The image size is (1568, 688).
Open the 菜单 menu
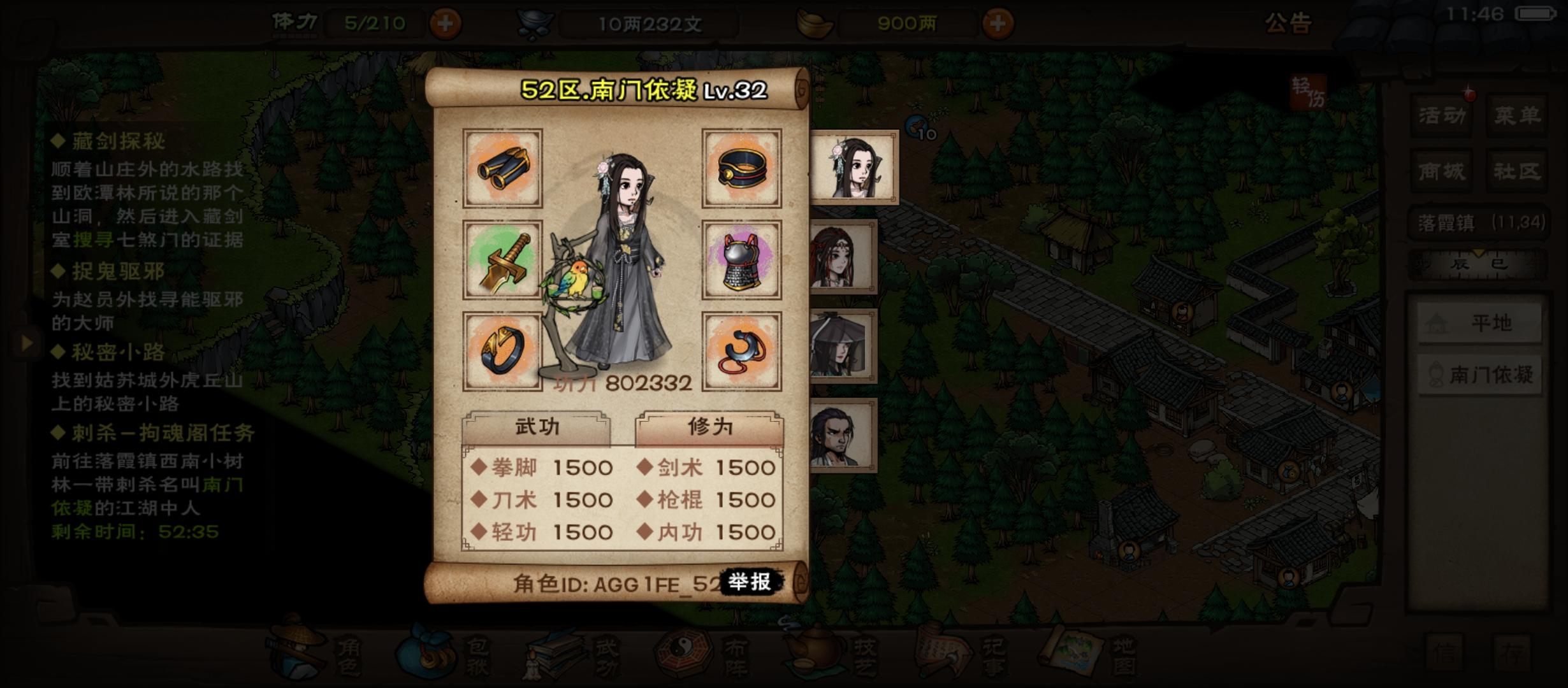pyautogui.click(x=1514, y=117)
